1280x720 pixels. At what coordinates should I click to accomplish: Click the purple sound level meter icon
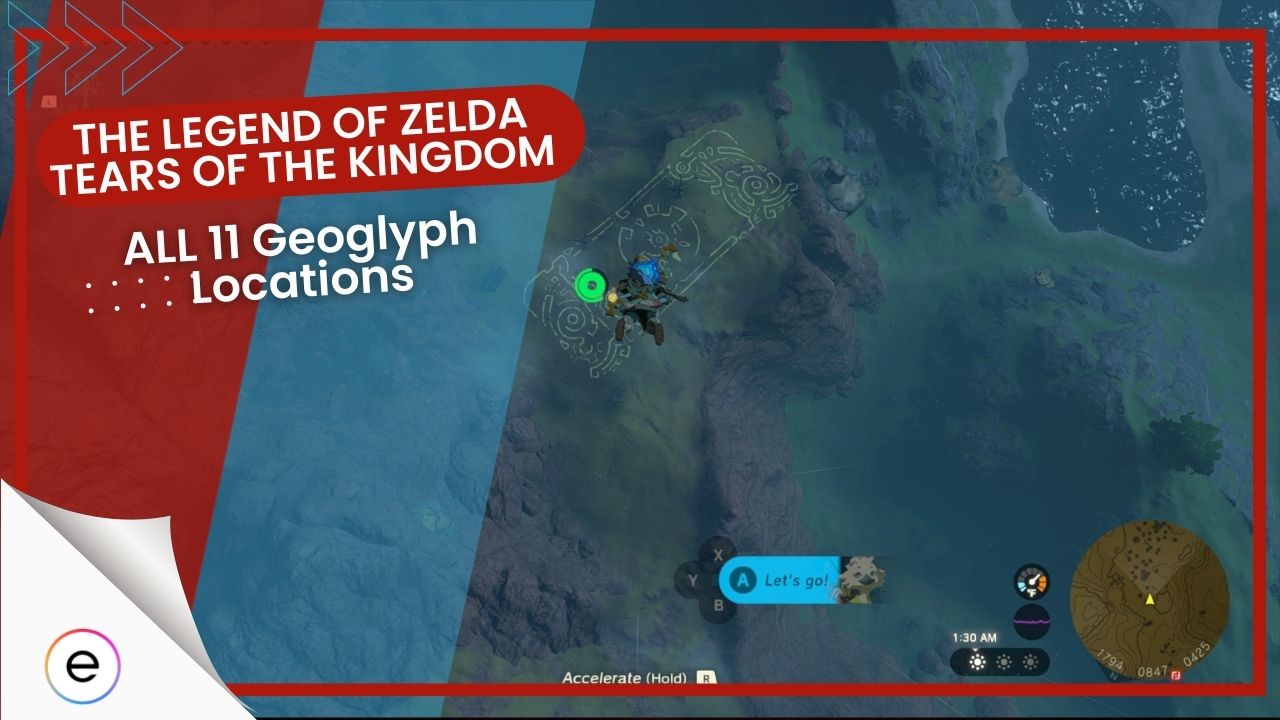click(1032, 622)
